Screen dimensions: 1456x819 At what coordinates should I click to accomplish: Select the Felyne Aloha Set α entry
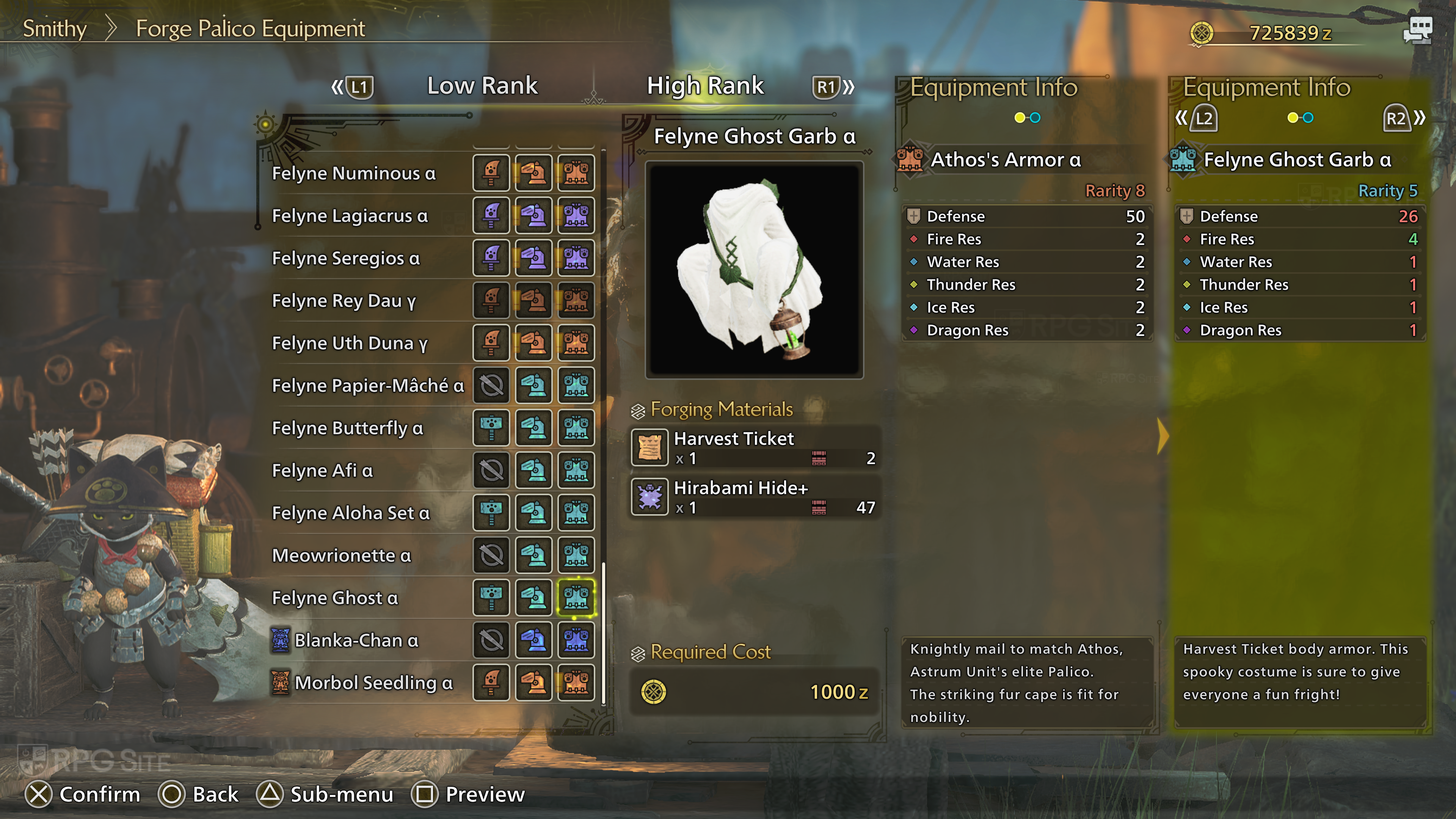[351, 513]
